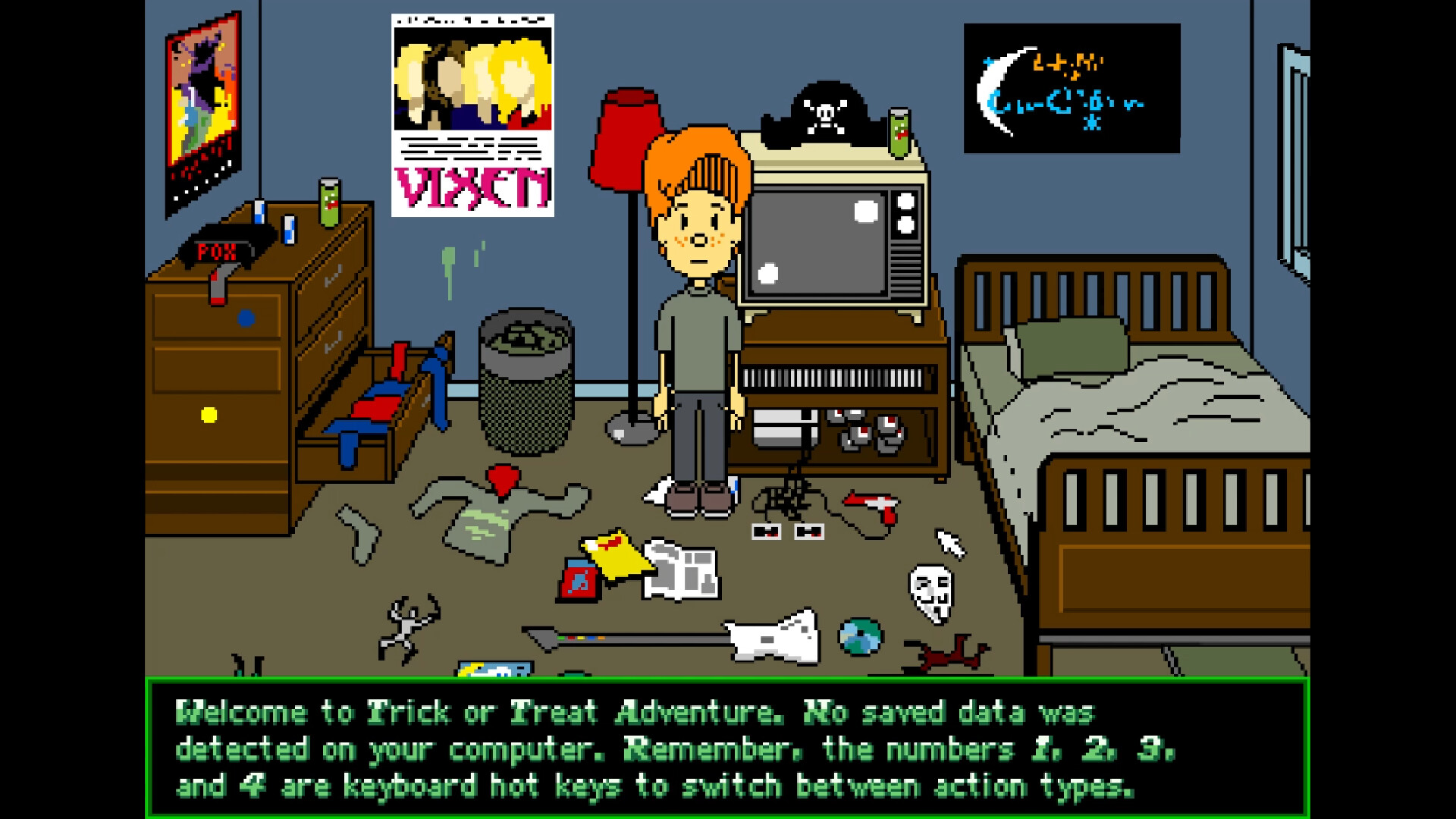Switch on the television set
Viewport: 1456px width, 819px height.
[x=819, y=243]
